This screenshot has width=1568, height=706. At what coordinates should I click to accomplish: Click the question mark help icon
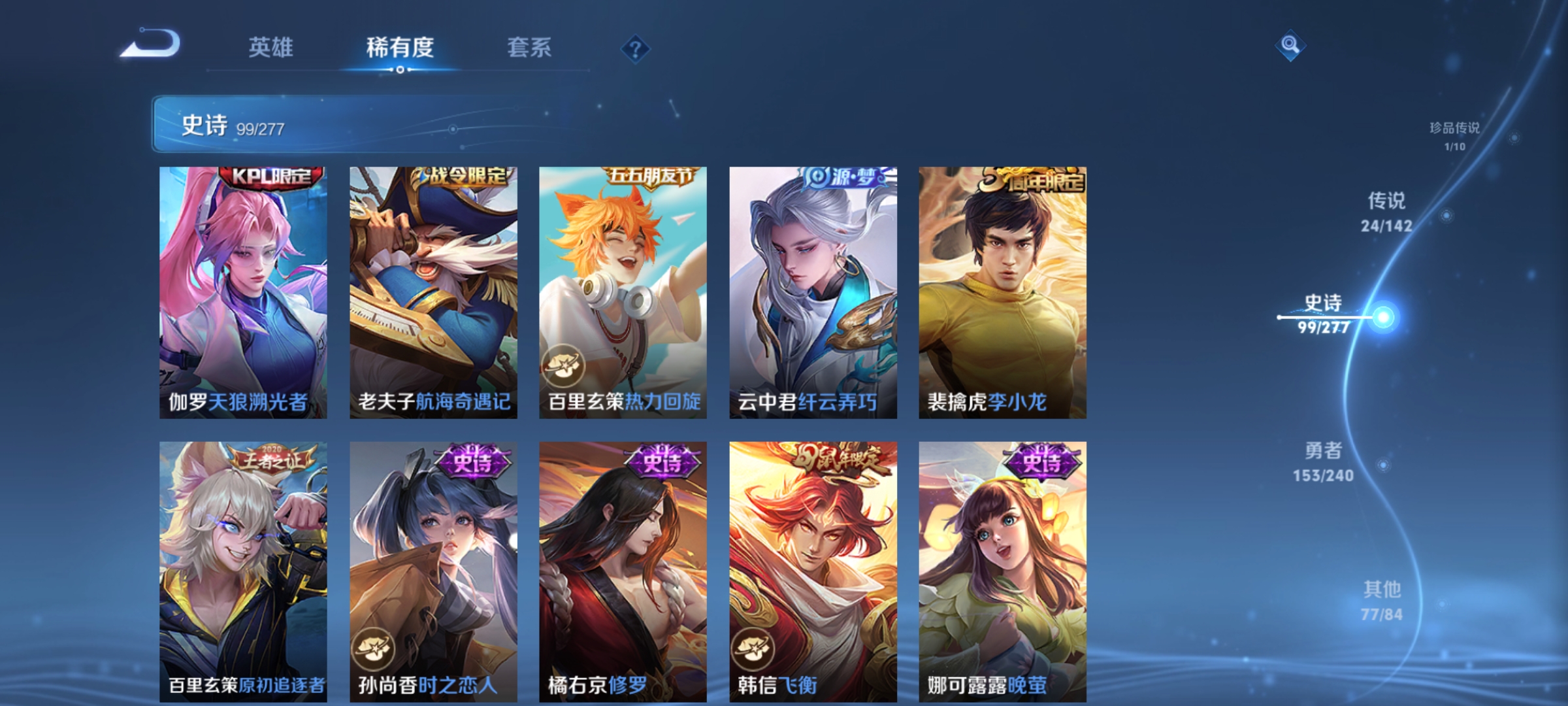click(634, 47)
